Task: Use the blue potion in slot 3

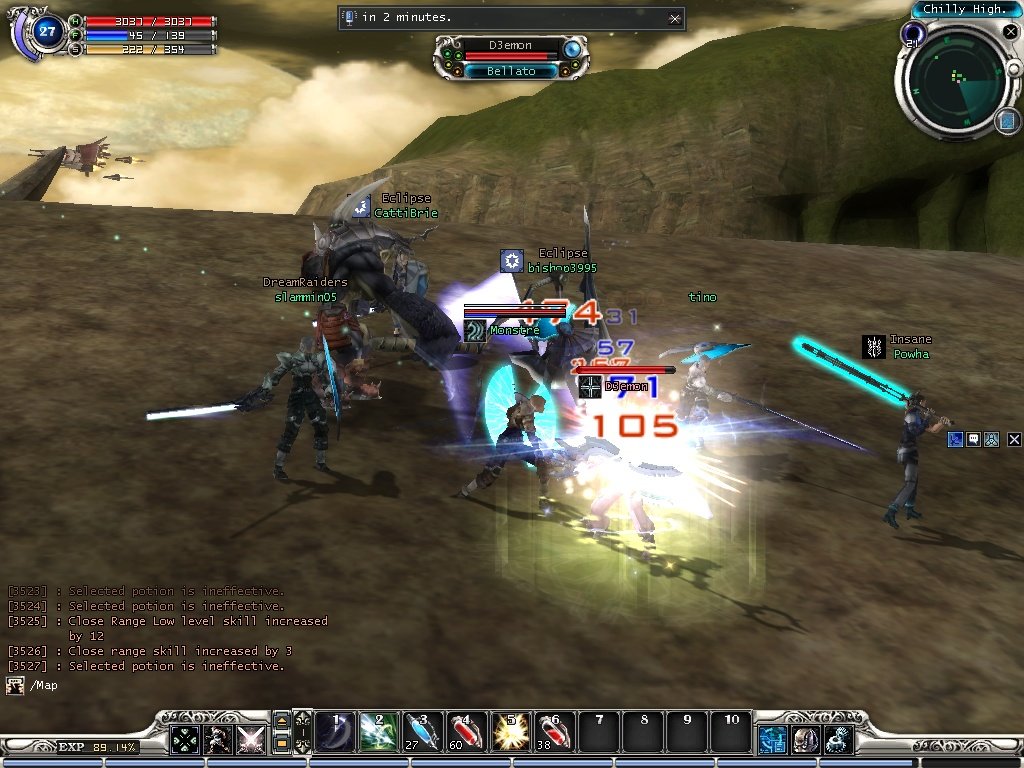Action: pos(423,732)
